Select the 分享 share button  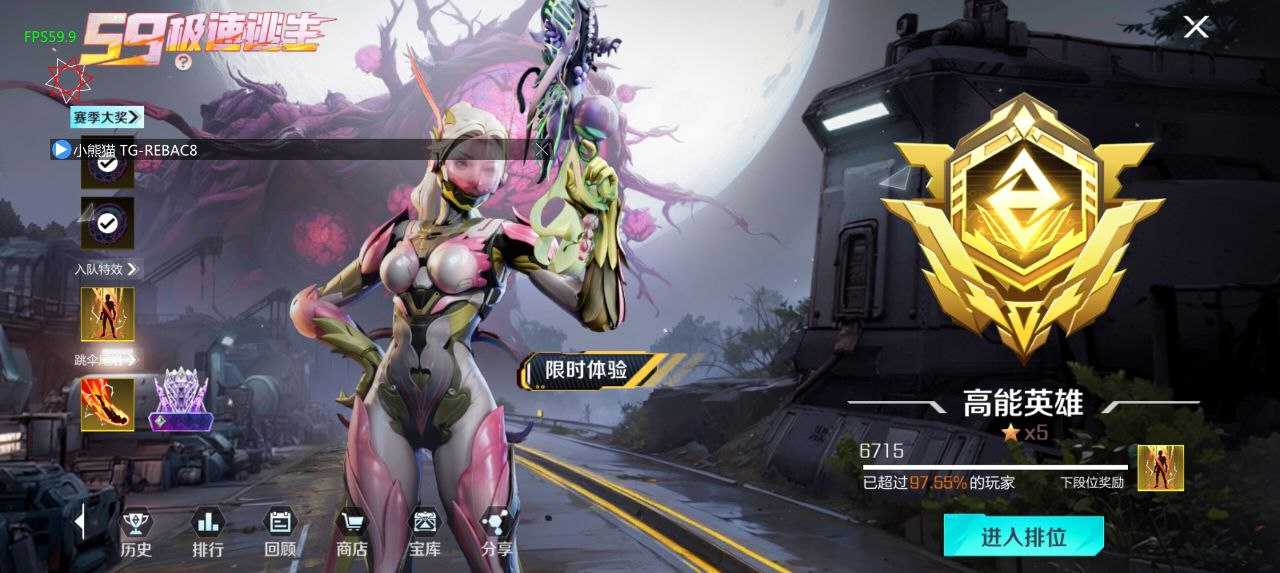497,532
